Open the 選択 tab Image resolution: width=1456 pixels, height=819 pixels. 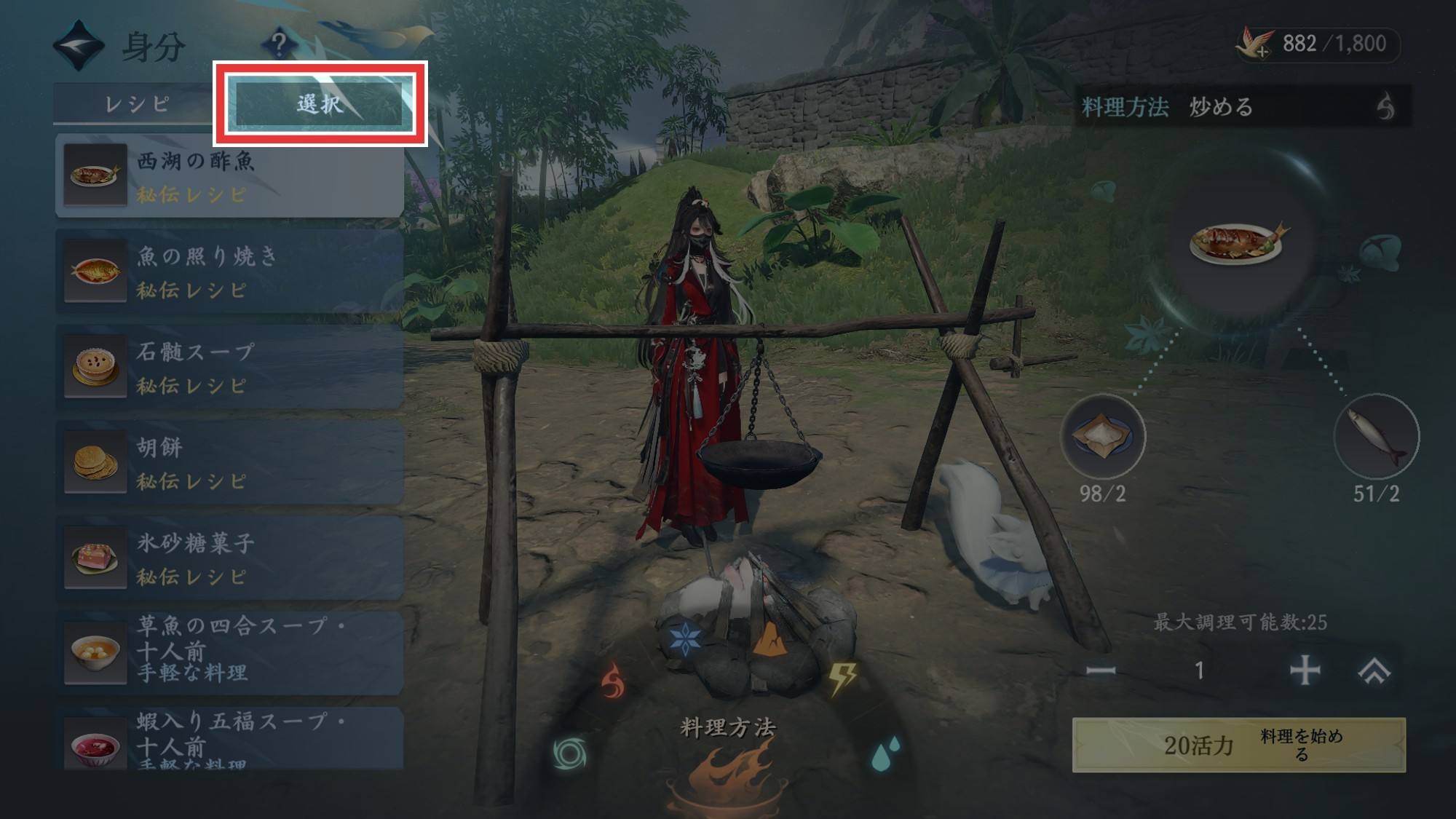[320, 104]
